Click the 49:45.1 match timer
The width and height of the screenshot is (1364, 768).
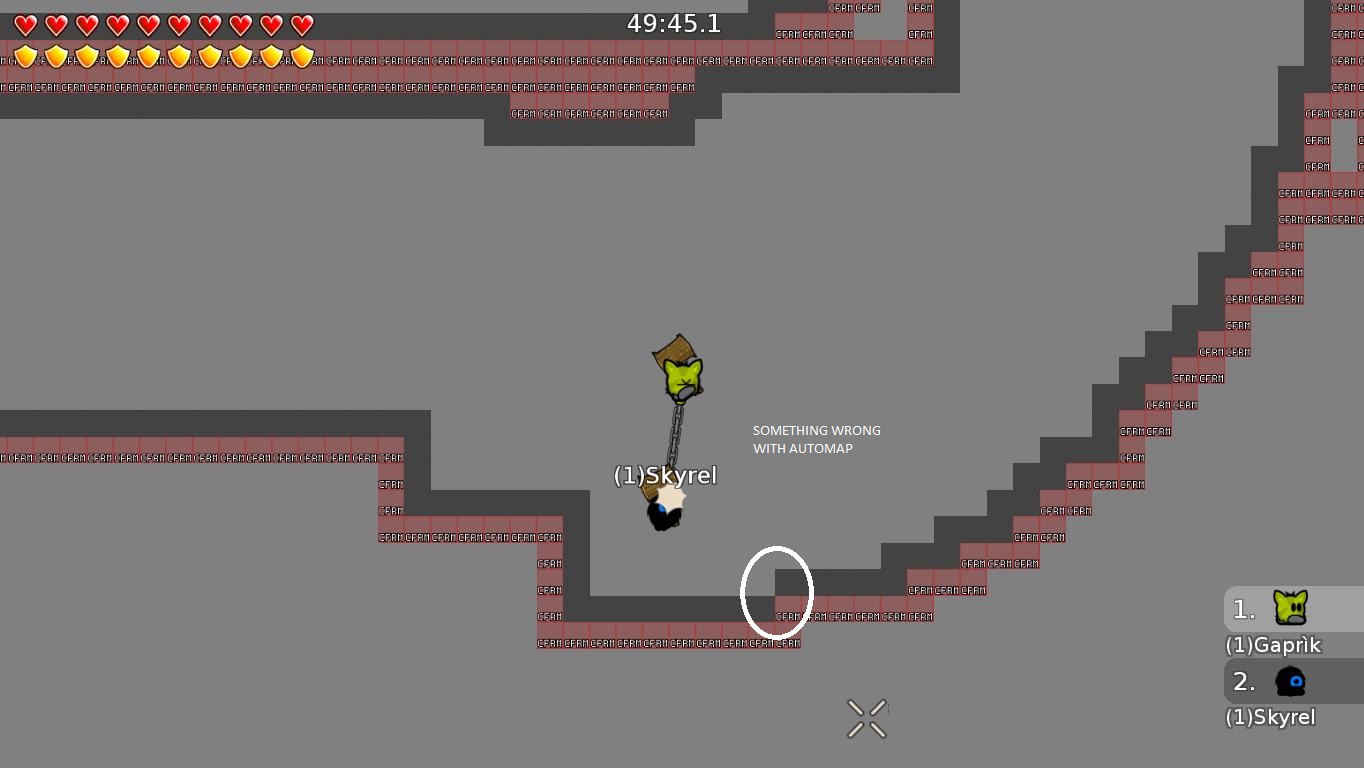point(674,23)
